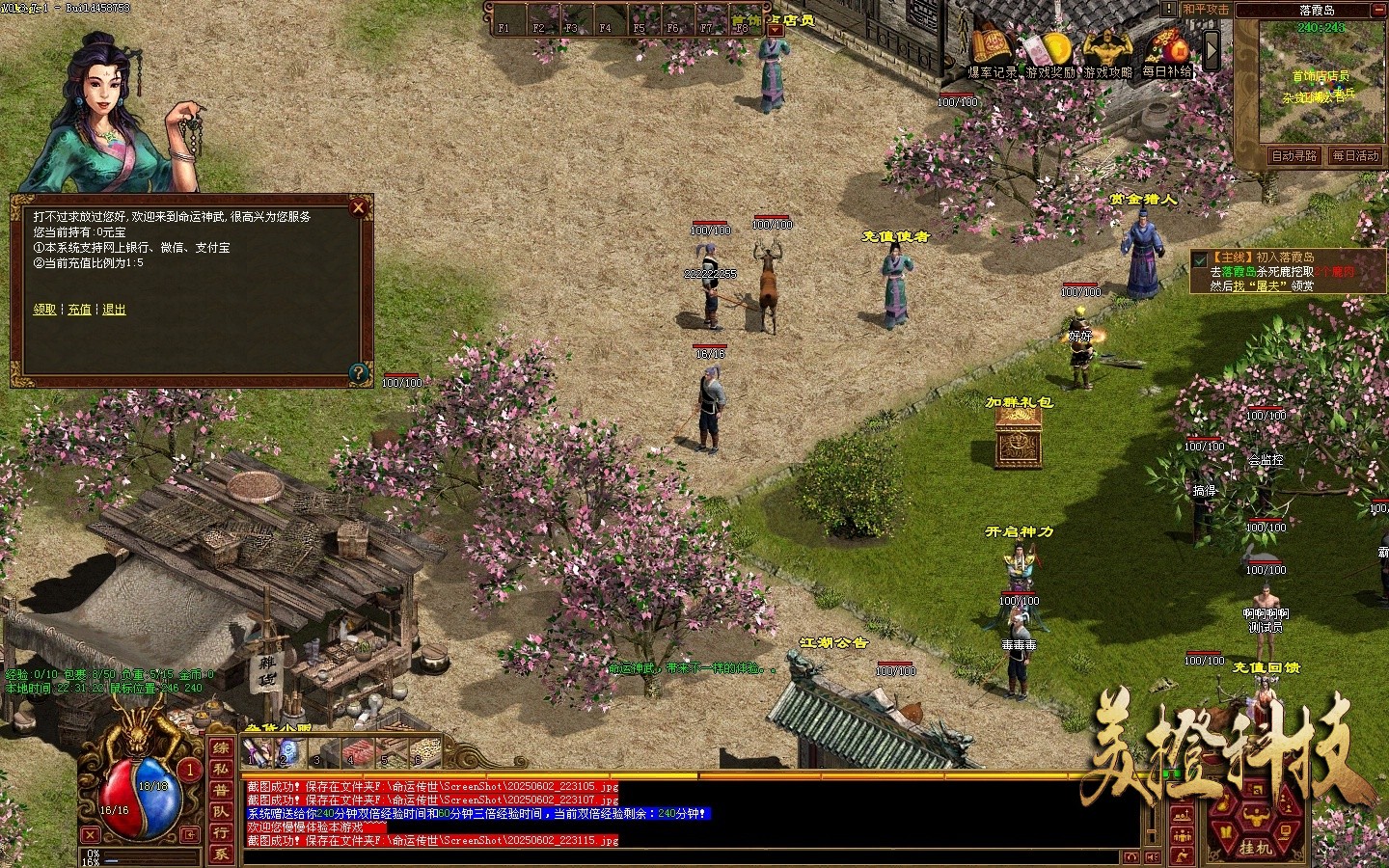The width and height of the screenshot is (1389, 868).
Task: Open the 游戏攻略 strategy guide icon
Action: point(1105,43)
